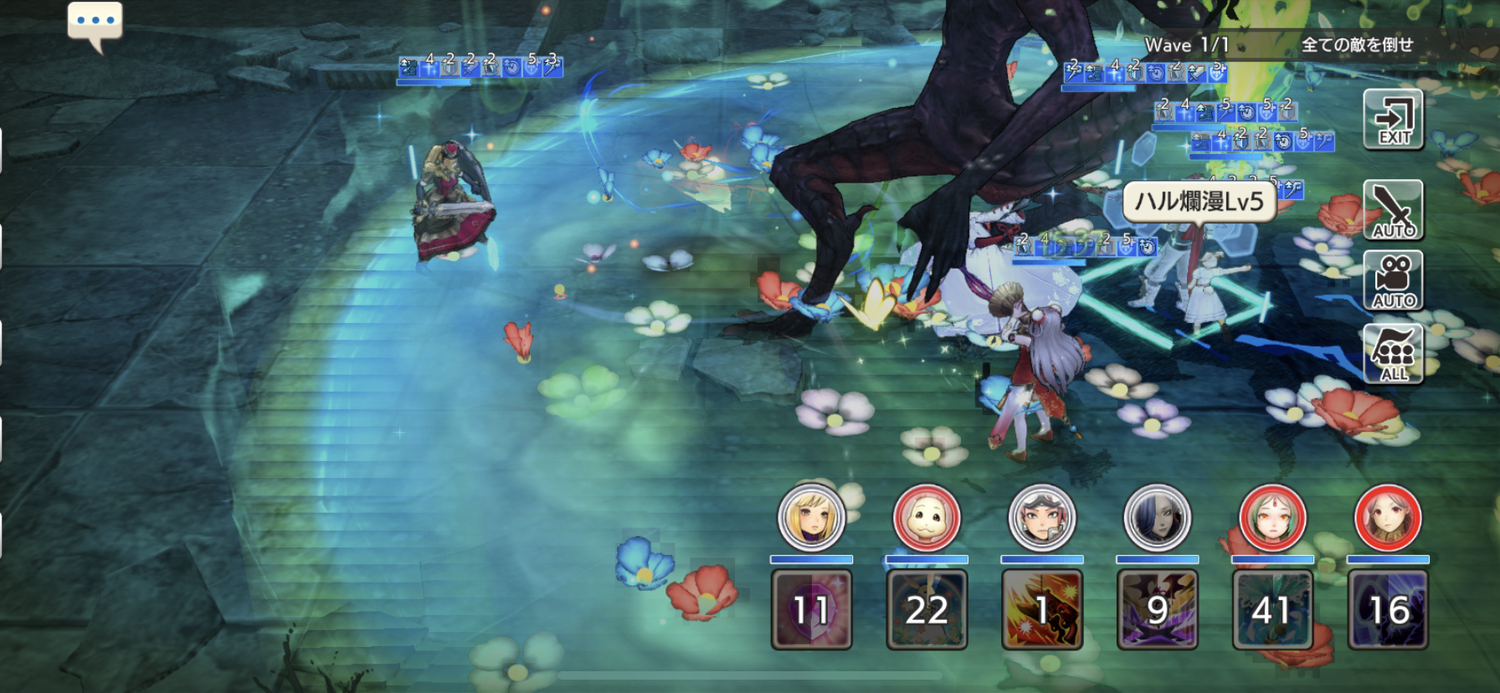Select the dark blue-haired character portrait
This screenshot has height=693, width=1500.
[x=1157, y=518]
